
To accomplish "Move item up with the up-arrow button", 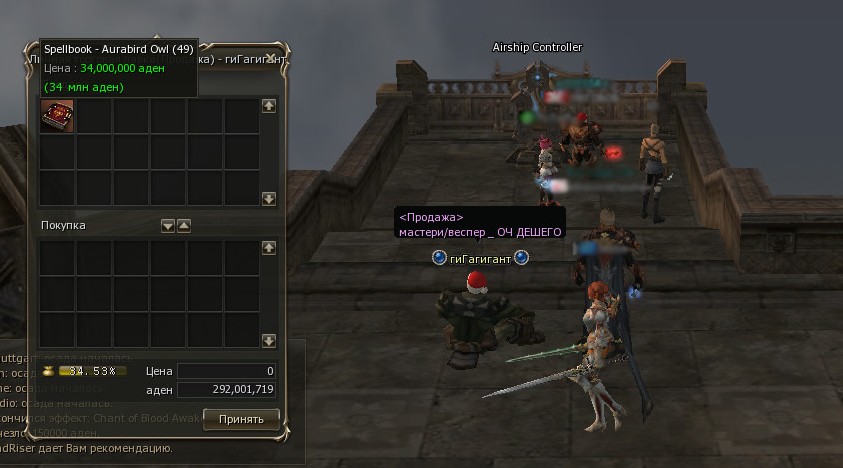I will (x=184, y=226).
